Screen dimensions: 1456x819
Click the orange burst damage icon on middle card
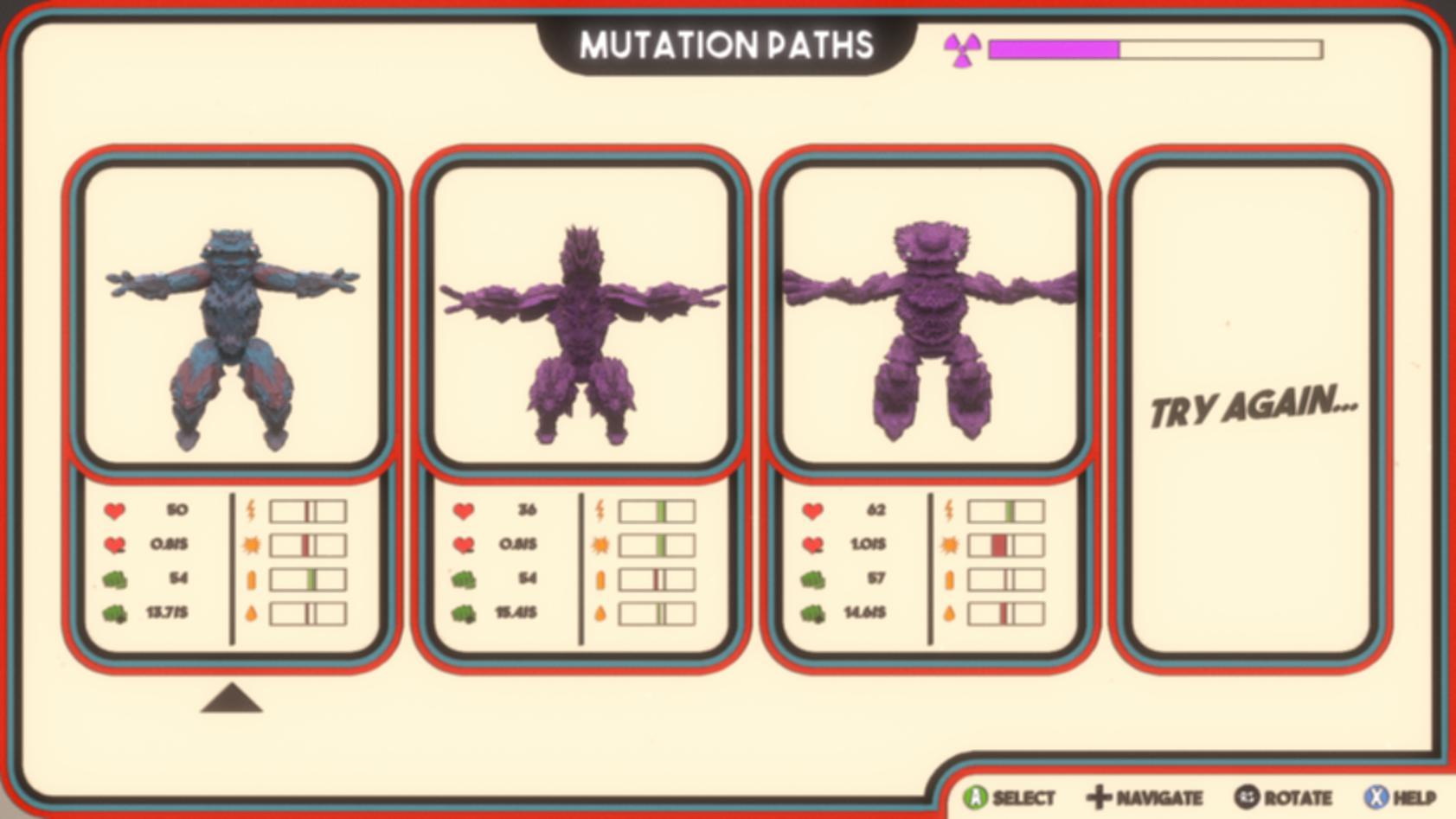coord(602,545)
